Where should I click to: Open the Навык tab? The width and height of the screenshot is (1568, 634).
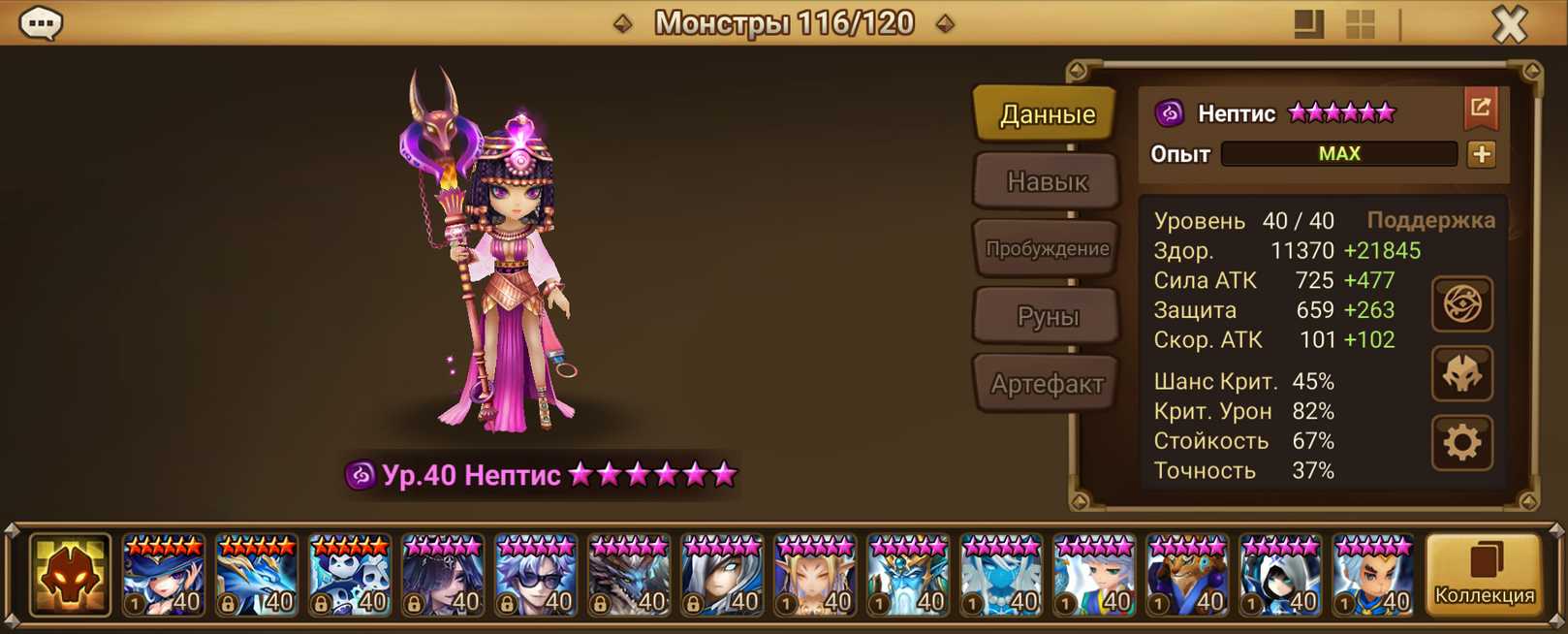coord(1047,181)
